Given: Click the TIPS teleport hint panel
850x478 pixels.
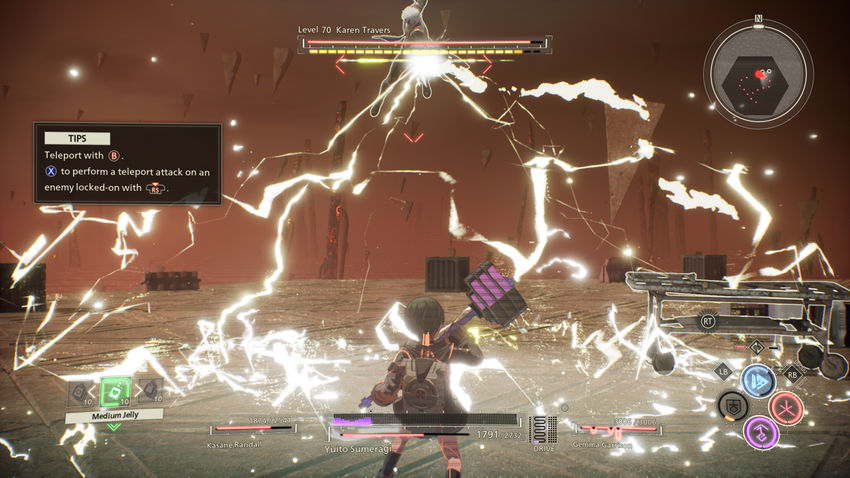Looking at the screenshot, I should pos(127,163).
